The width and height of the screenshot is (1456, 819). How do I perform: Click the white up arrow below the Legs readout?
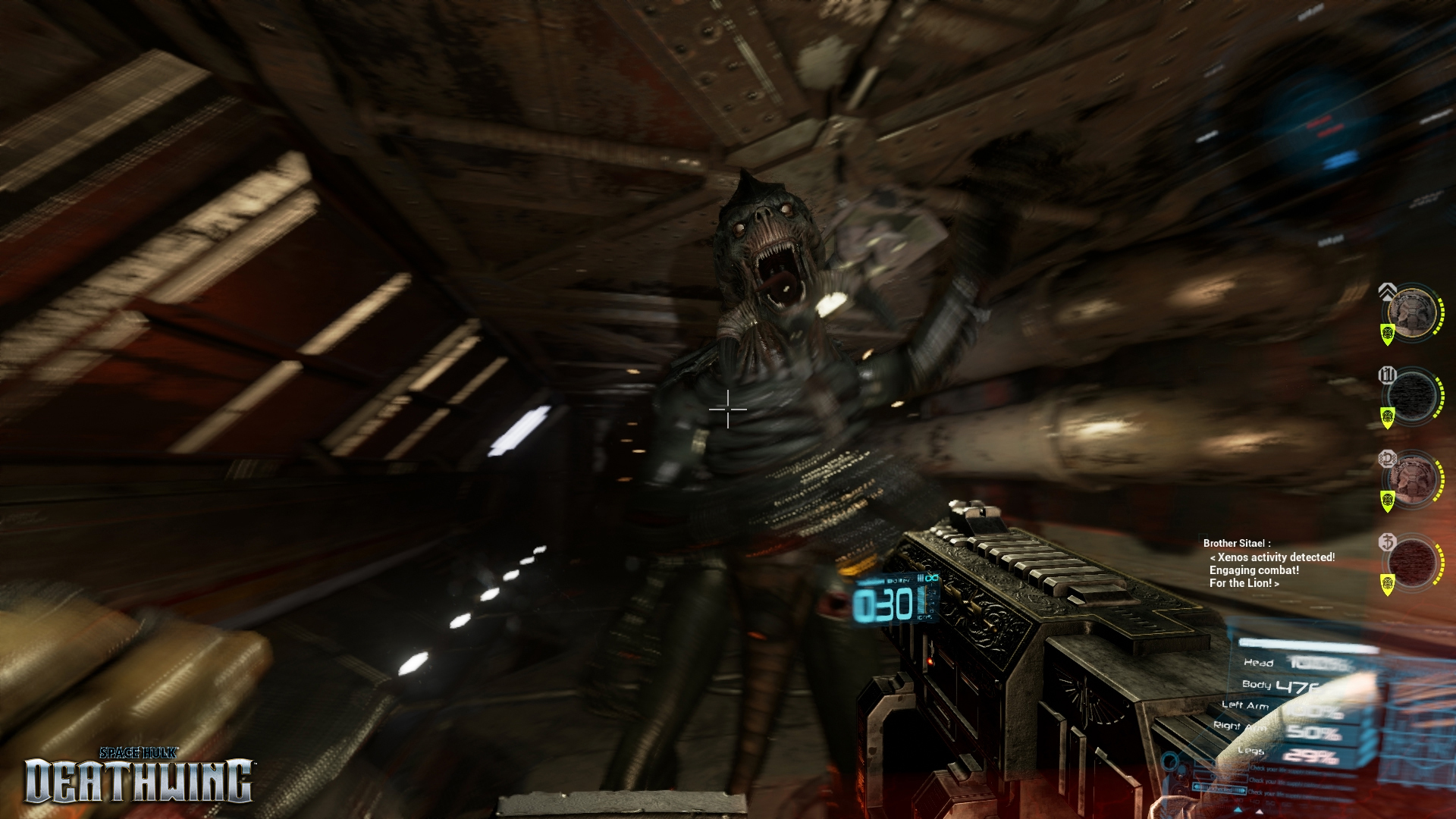click(1260, 811)
